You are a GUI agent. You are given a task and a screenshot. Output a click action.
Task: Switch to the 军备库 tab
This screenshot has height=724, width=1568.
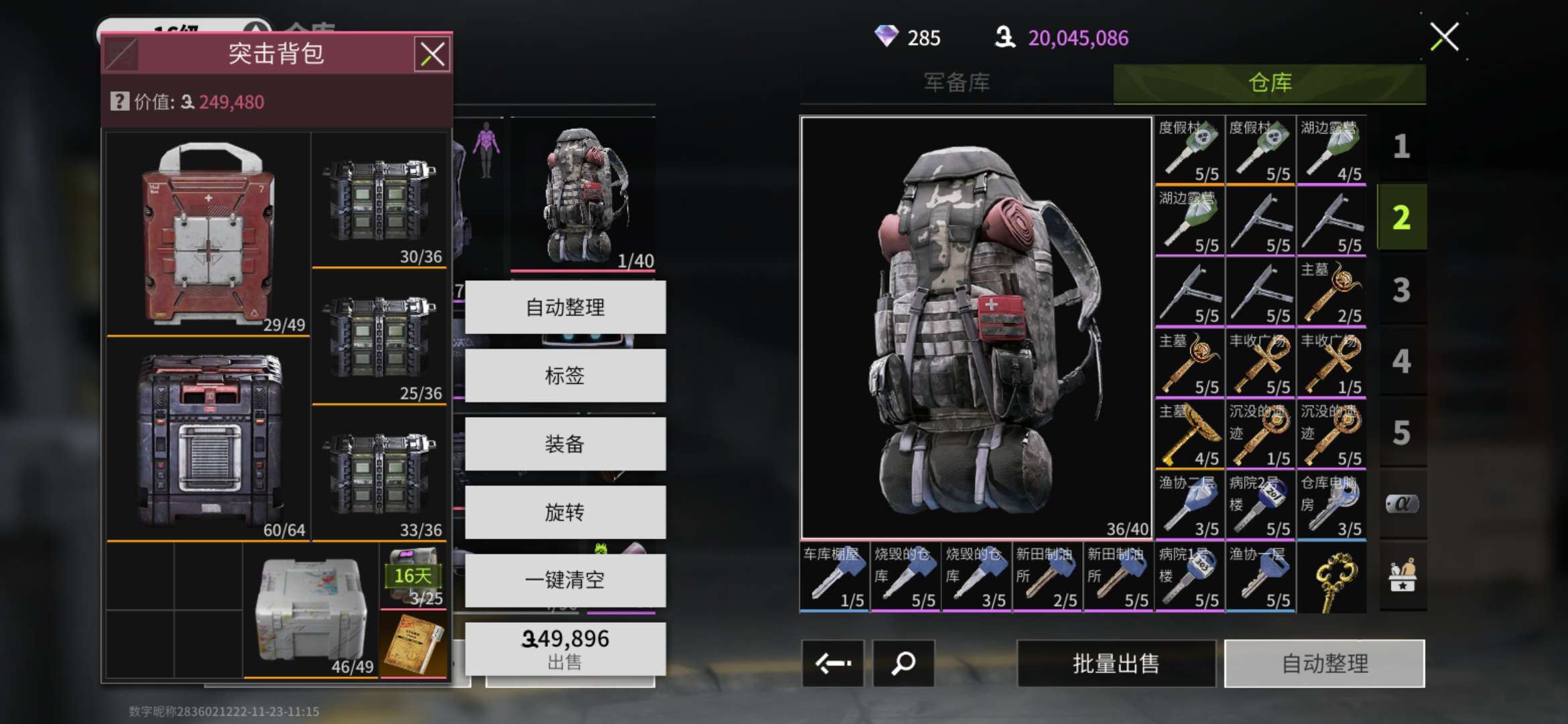click(956, 82)
